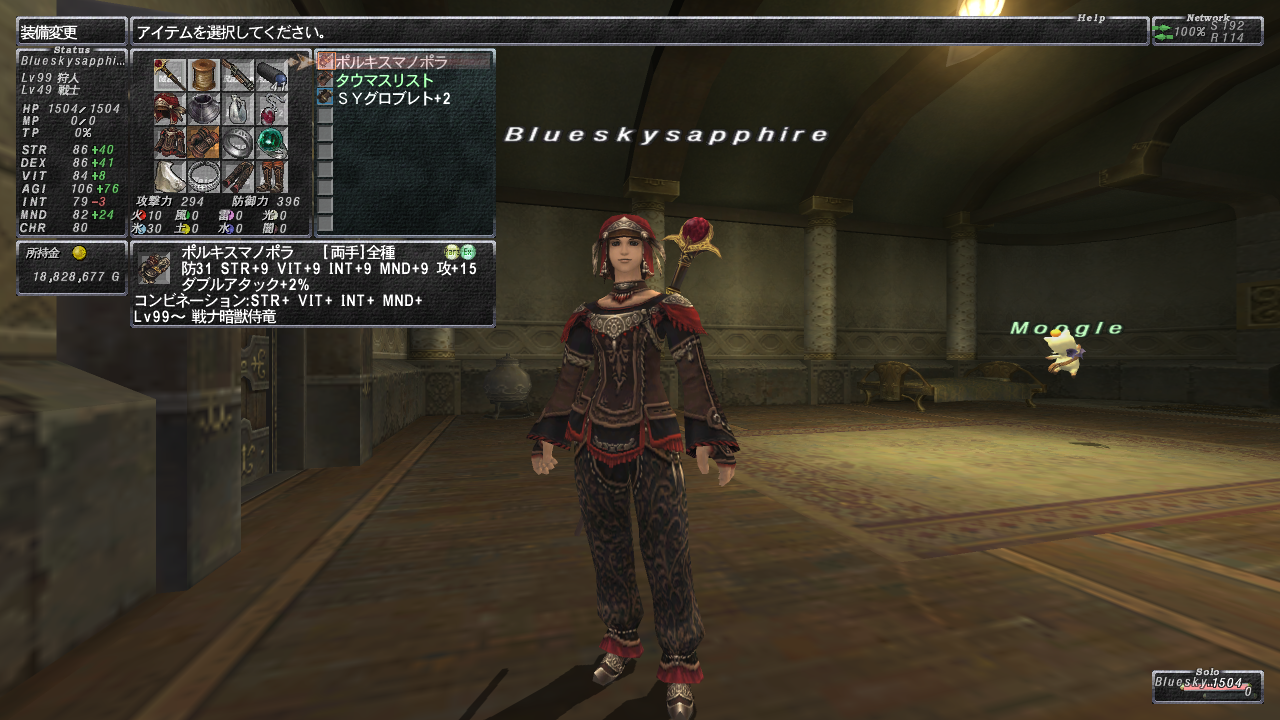1280x720 pixels.
Task: Choose the leg armor slot
Action: [x=237, y=177]
